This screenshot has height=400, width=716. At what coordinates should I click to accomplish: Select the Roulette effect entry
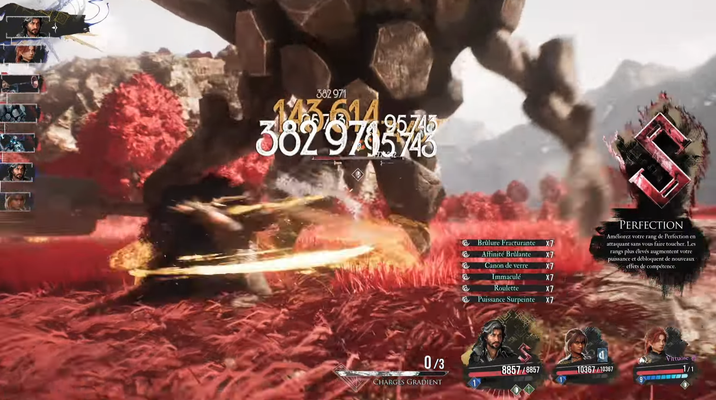pos(507,288)
